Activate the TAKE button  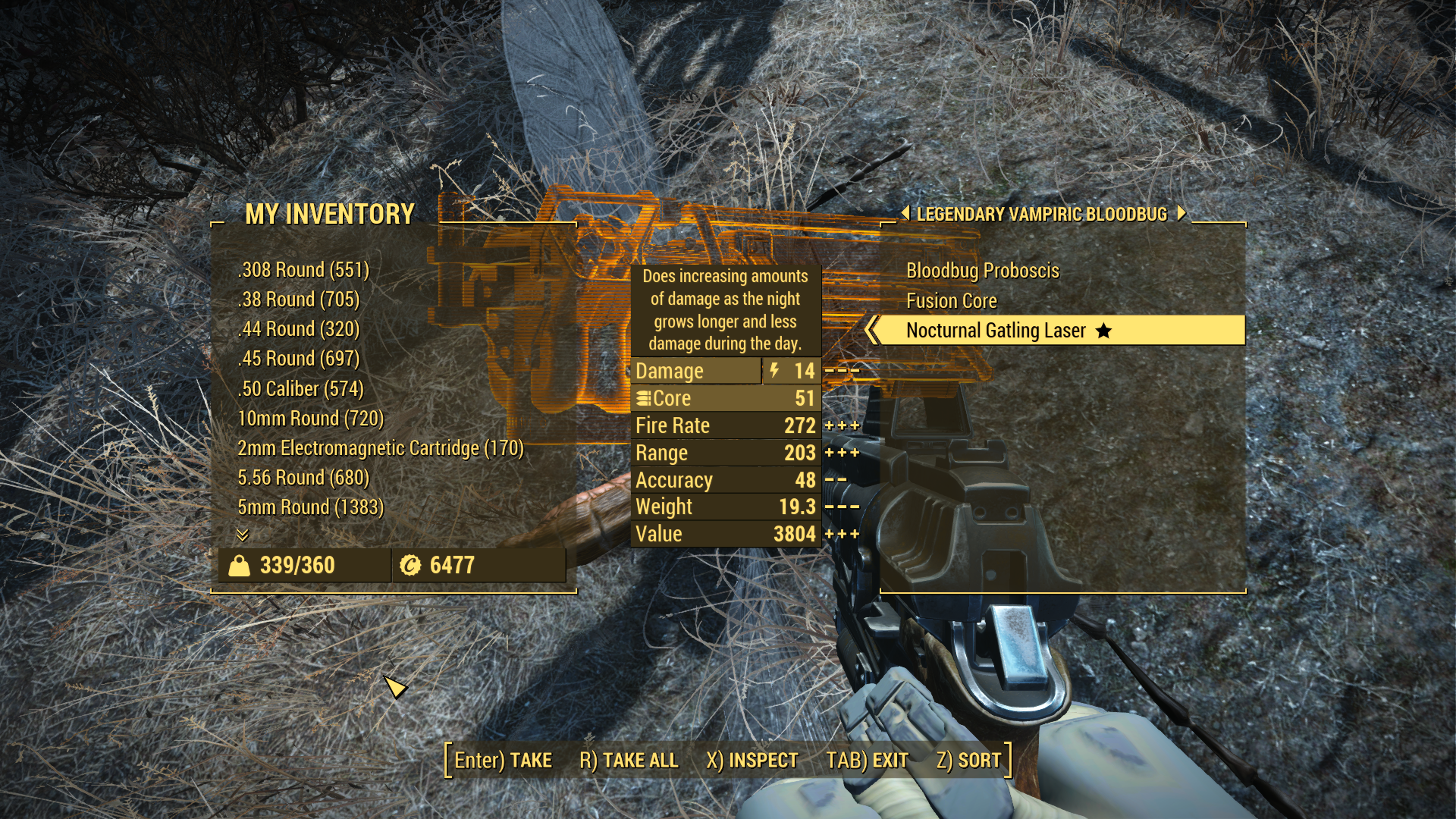503,761
